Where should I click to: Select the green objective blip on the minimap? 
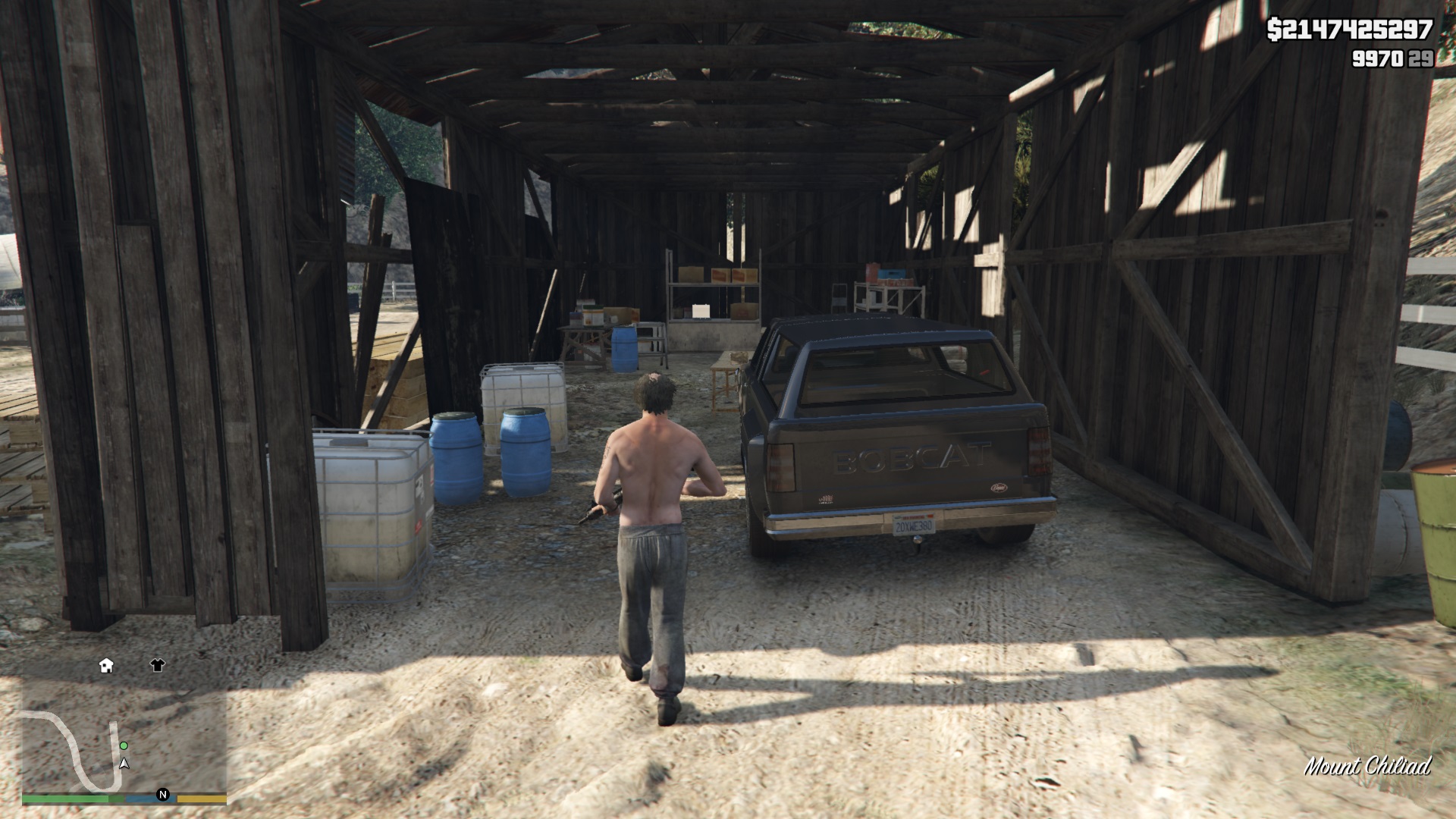[124, 746]
